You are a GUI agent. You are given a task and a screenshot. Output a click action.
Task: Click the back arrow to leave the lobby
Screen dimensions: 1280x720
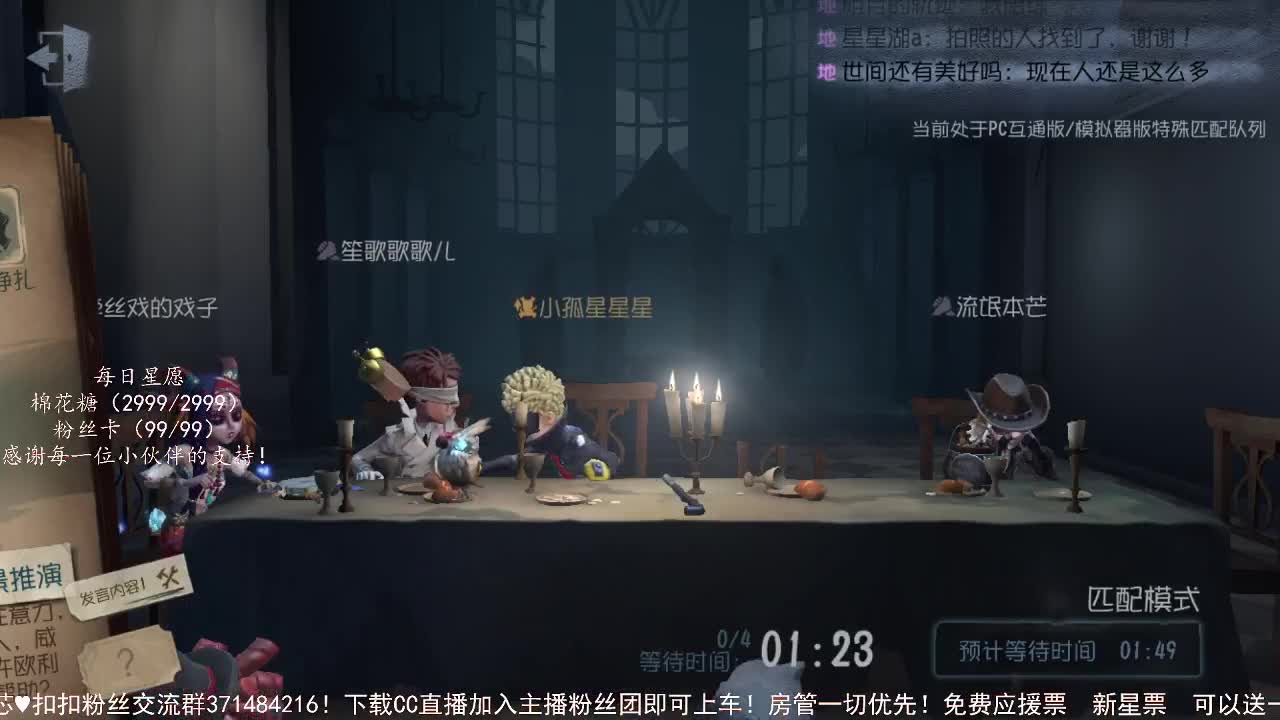click(x=60, y=56)
